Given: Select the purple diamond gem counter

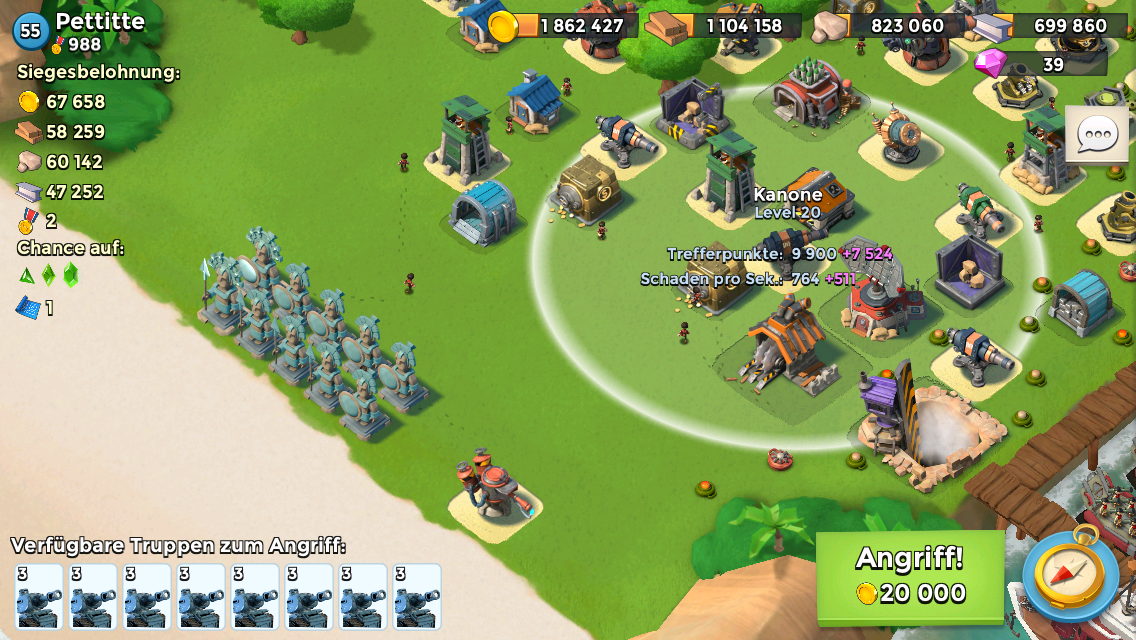Looking at the screenshot, I should coord(1040,64).
